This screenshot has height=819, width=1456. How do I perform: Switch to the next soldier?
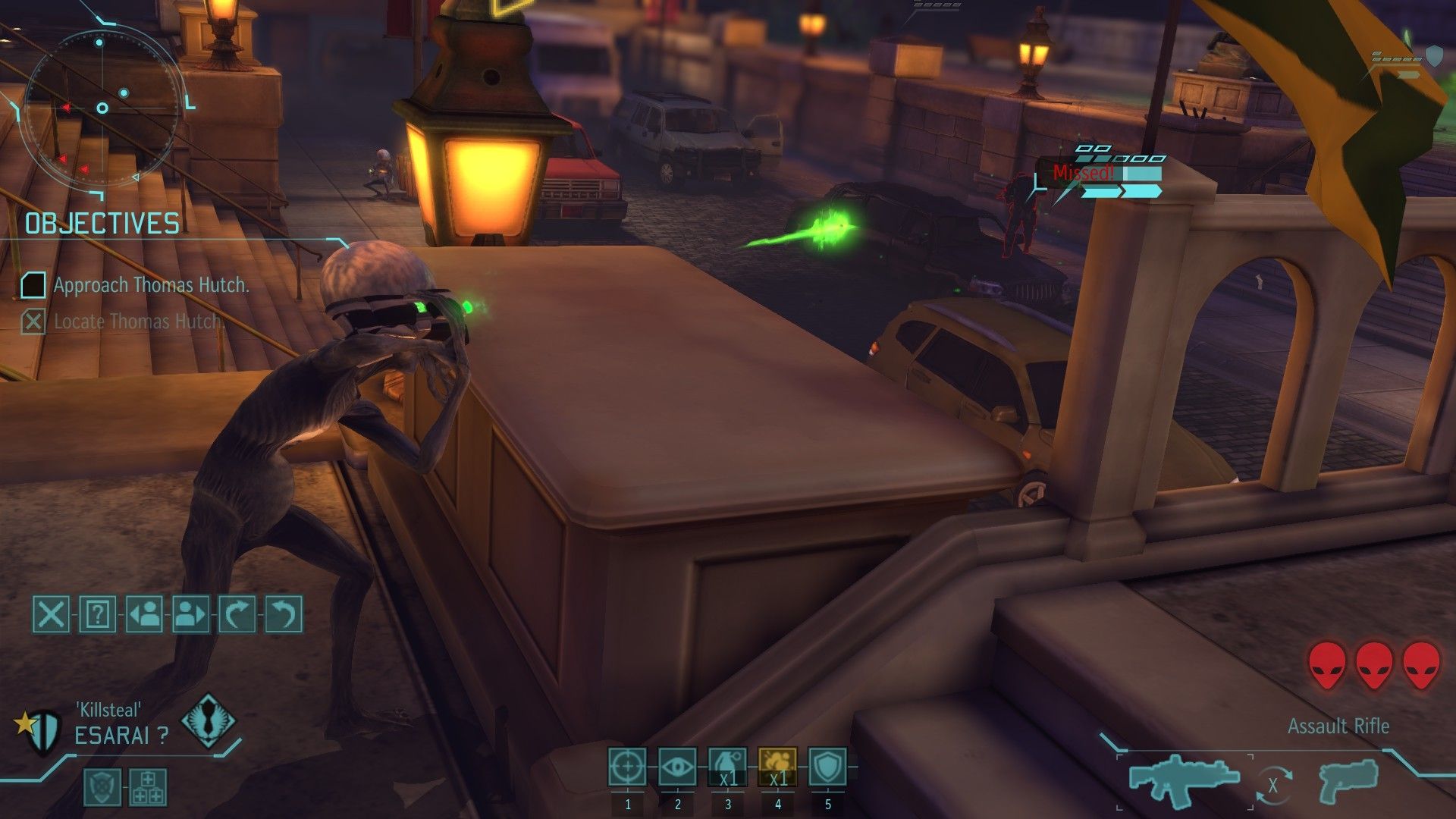(x=190, y=613)
